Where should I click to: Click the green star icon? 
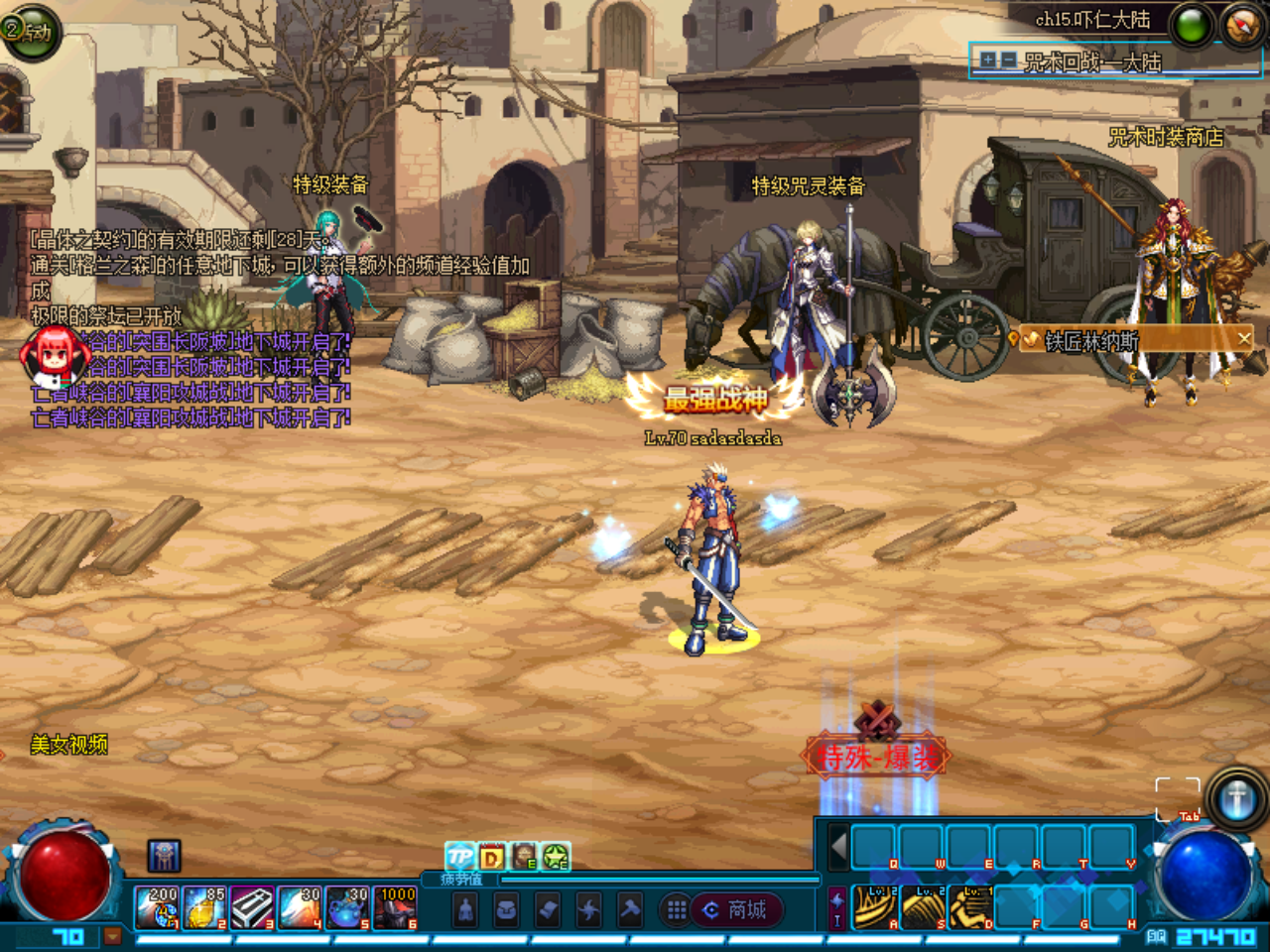point(556,856)
